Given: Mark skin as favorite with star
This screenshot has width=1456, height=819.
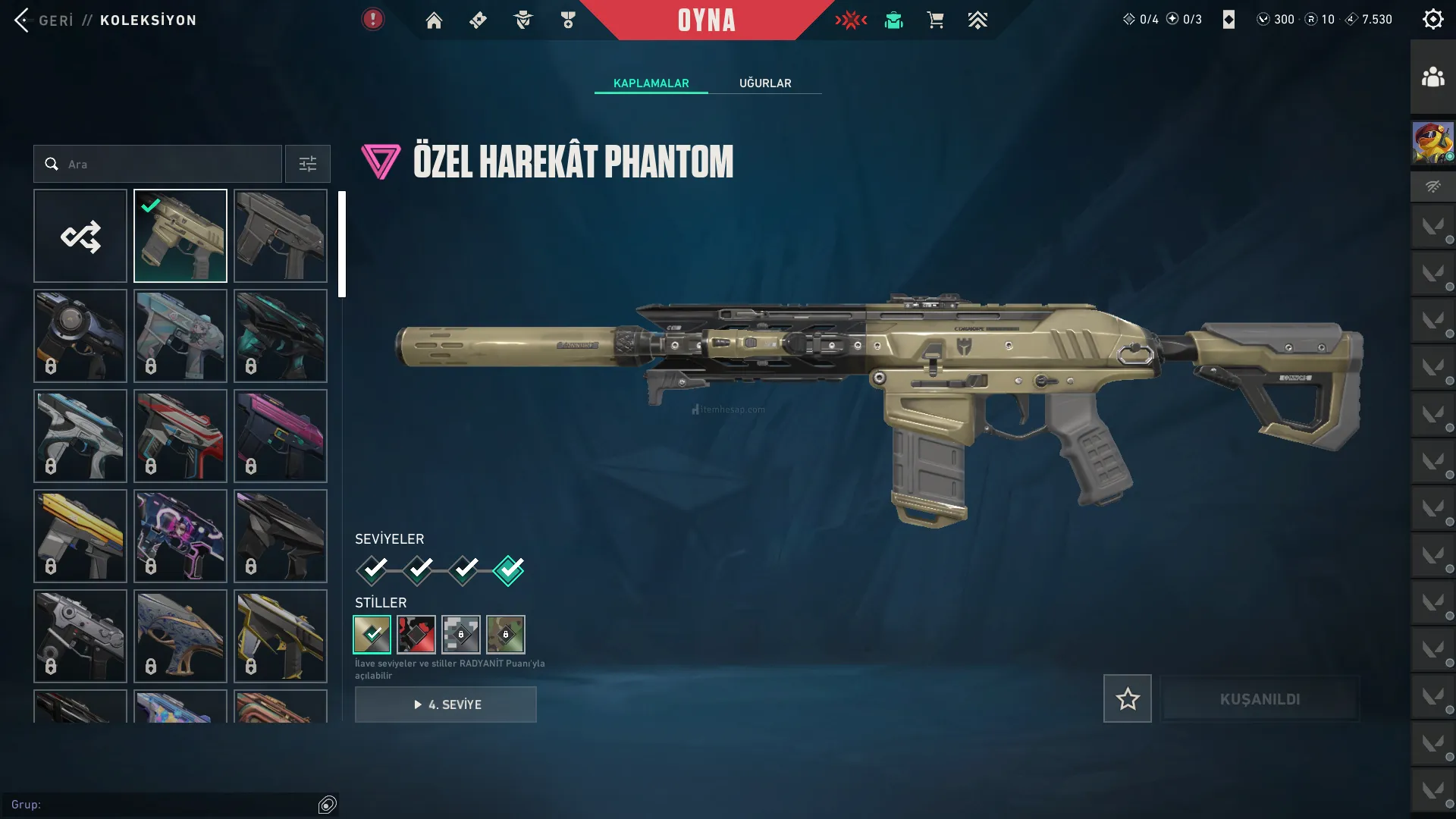Looking at the screenshot, I should pyautogui.click(x=1127, y=698).
